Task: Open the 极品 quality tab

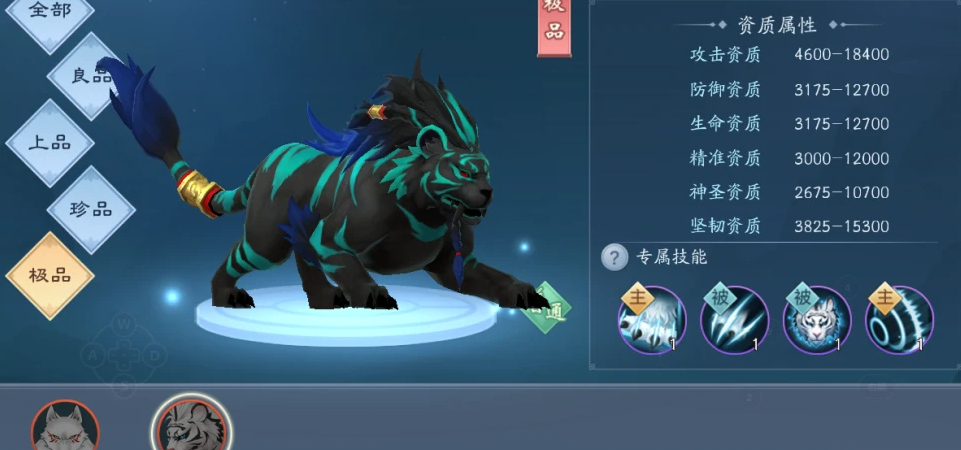Action: click(49, 275)
